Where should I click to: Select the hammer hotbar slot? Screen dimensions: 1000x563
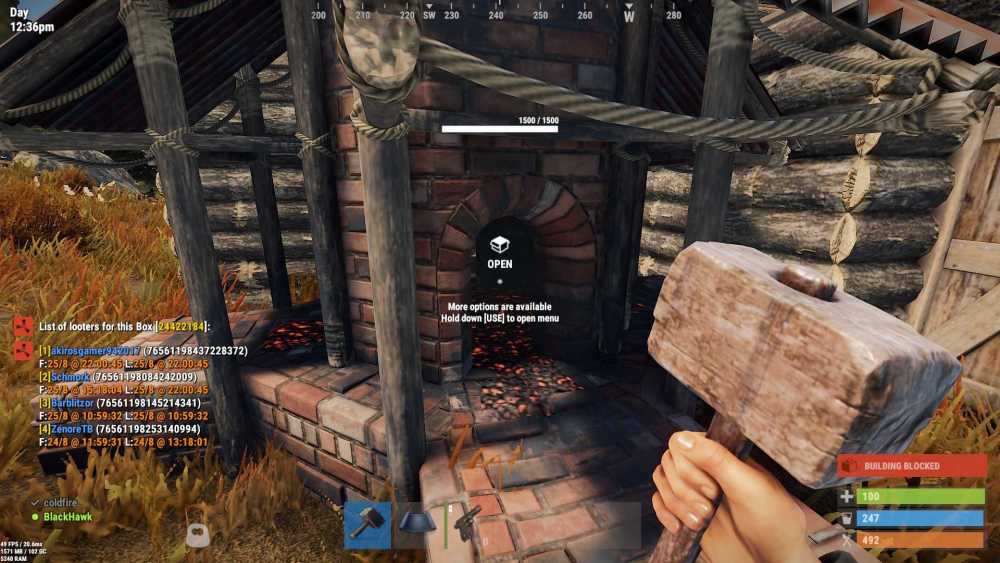point(367,525)
